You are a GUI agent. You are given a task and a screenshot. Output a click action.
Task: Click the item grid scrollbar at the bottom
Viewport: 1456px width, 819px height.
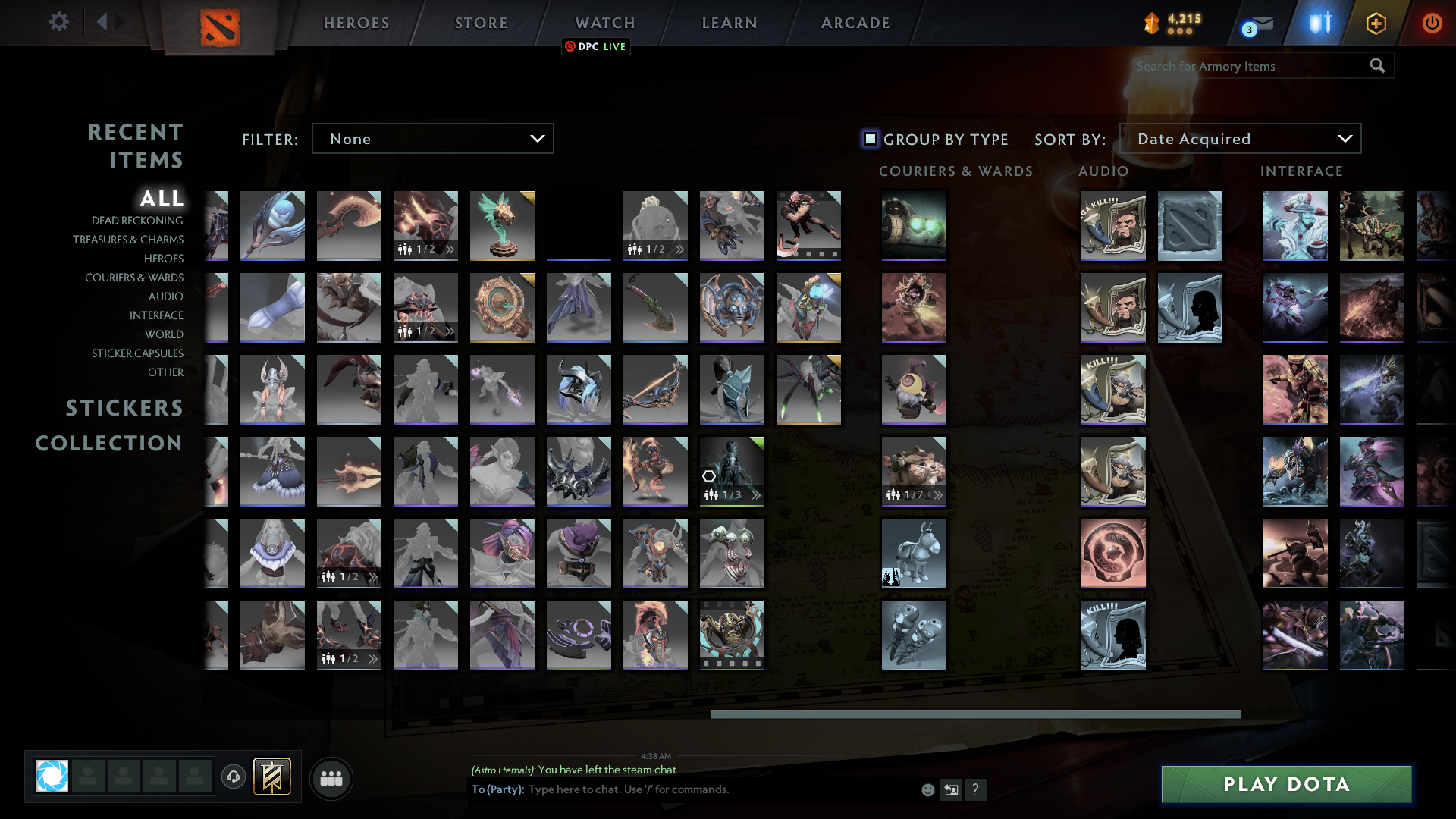[975, 714]
